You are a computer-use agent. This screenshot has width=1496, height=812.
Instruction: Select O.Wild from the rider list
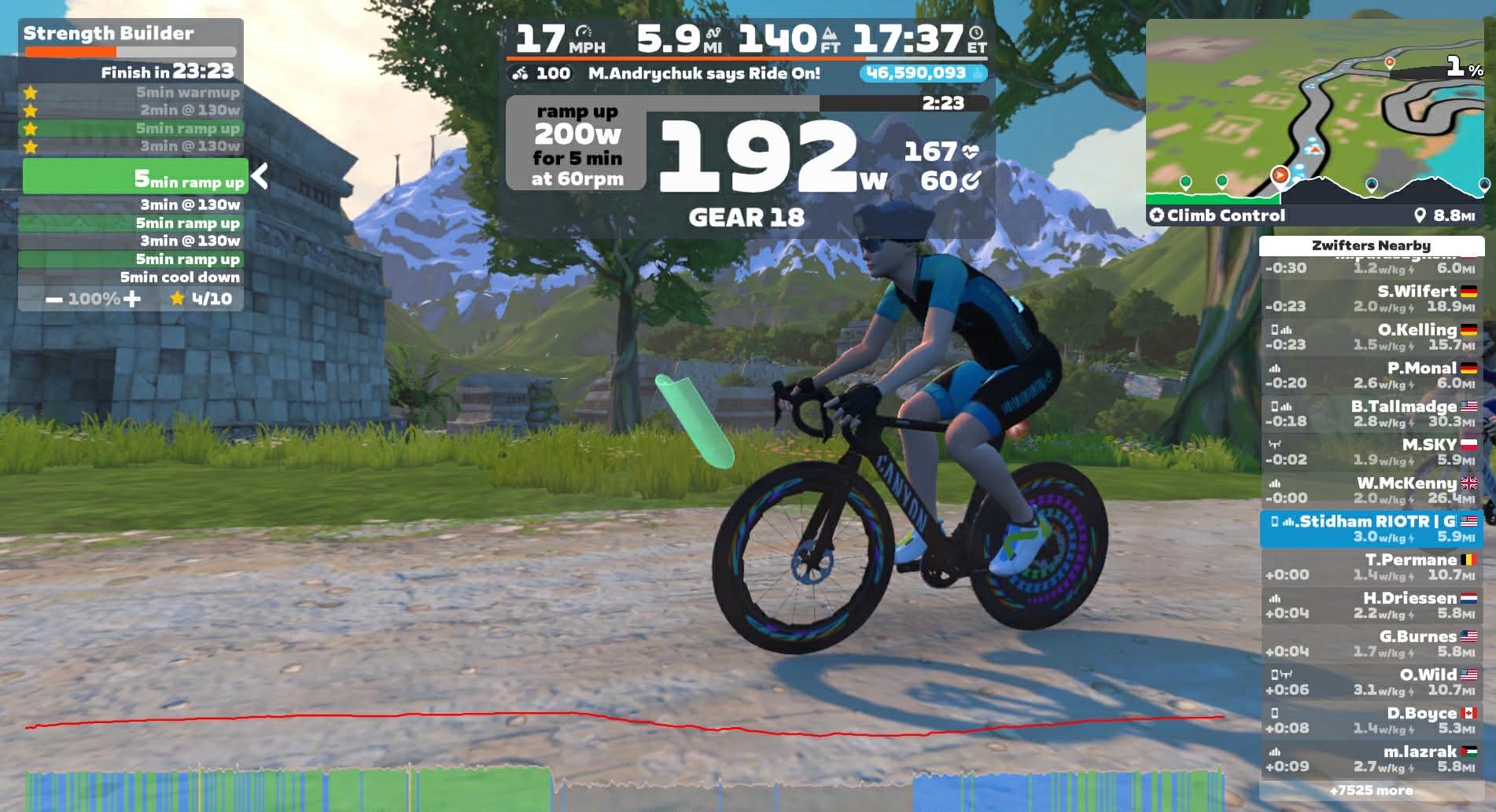1372,682
